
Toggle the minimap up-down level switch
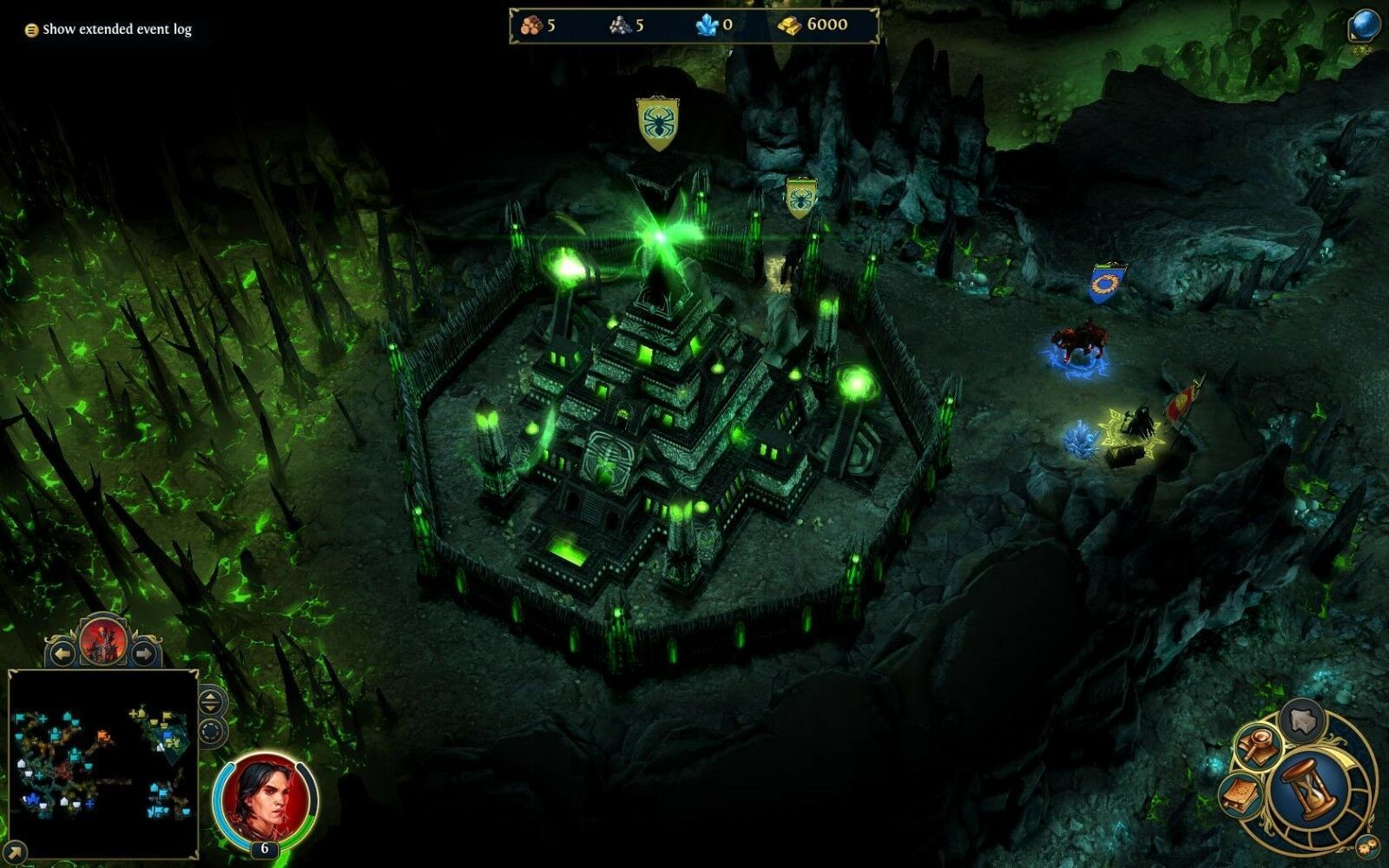212,700
